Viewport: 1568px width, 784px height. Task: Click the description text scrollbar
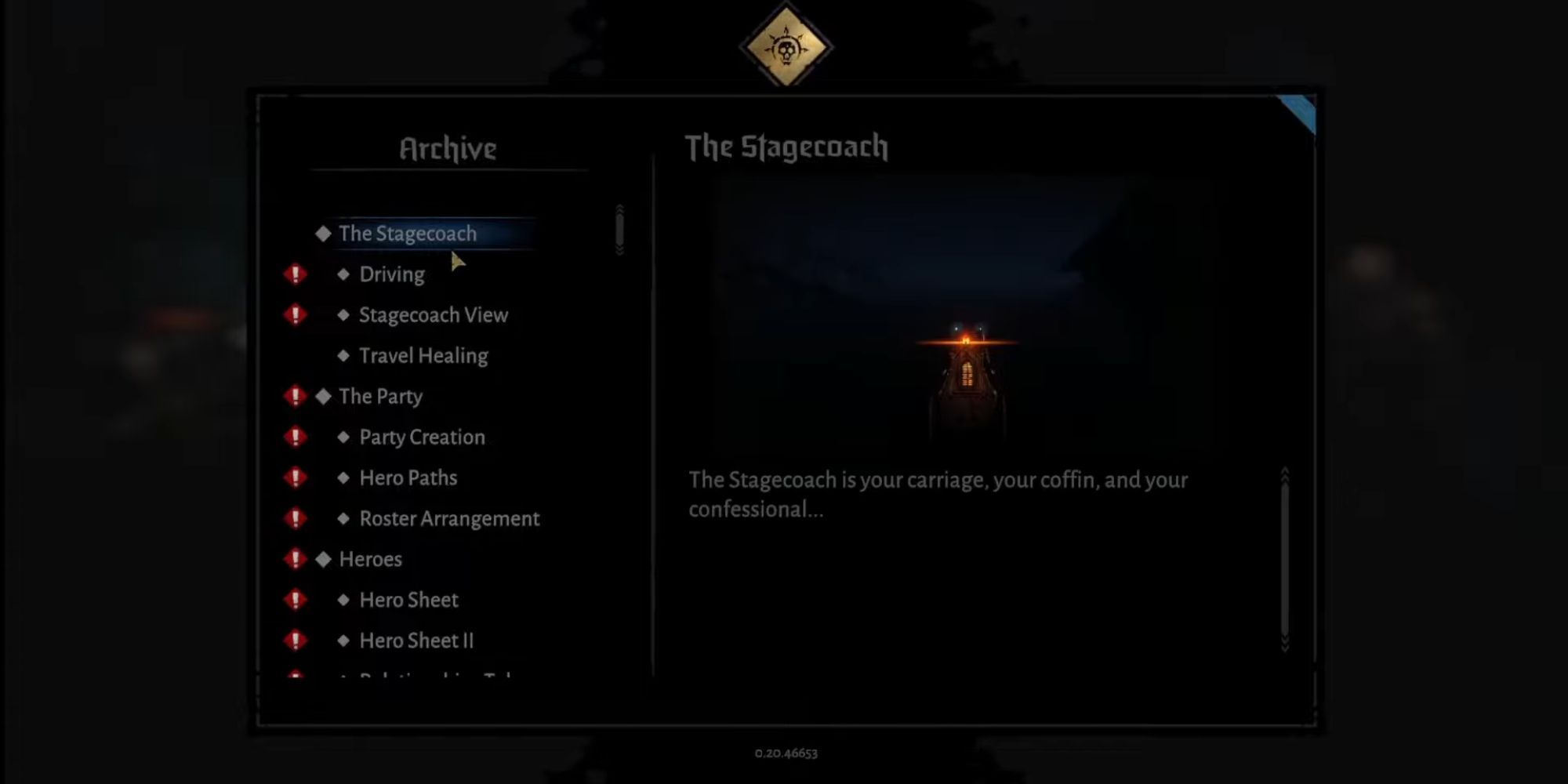1284,560
